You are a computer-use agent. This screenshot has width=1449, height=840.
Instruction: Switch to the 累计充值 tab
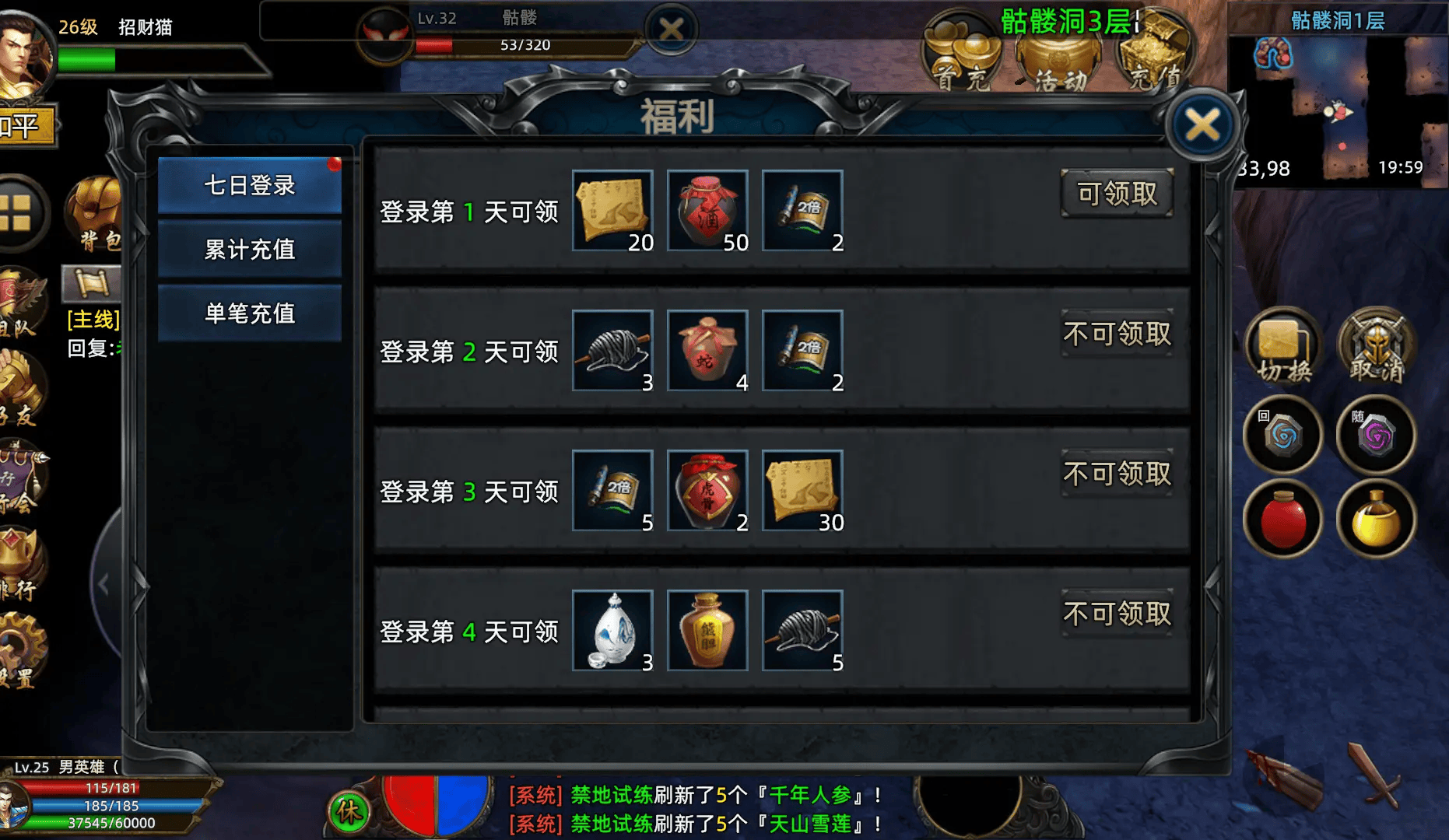[249, 250]
